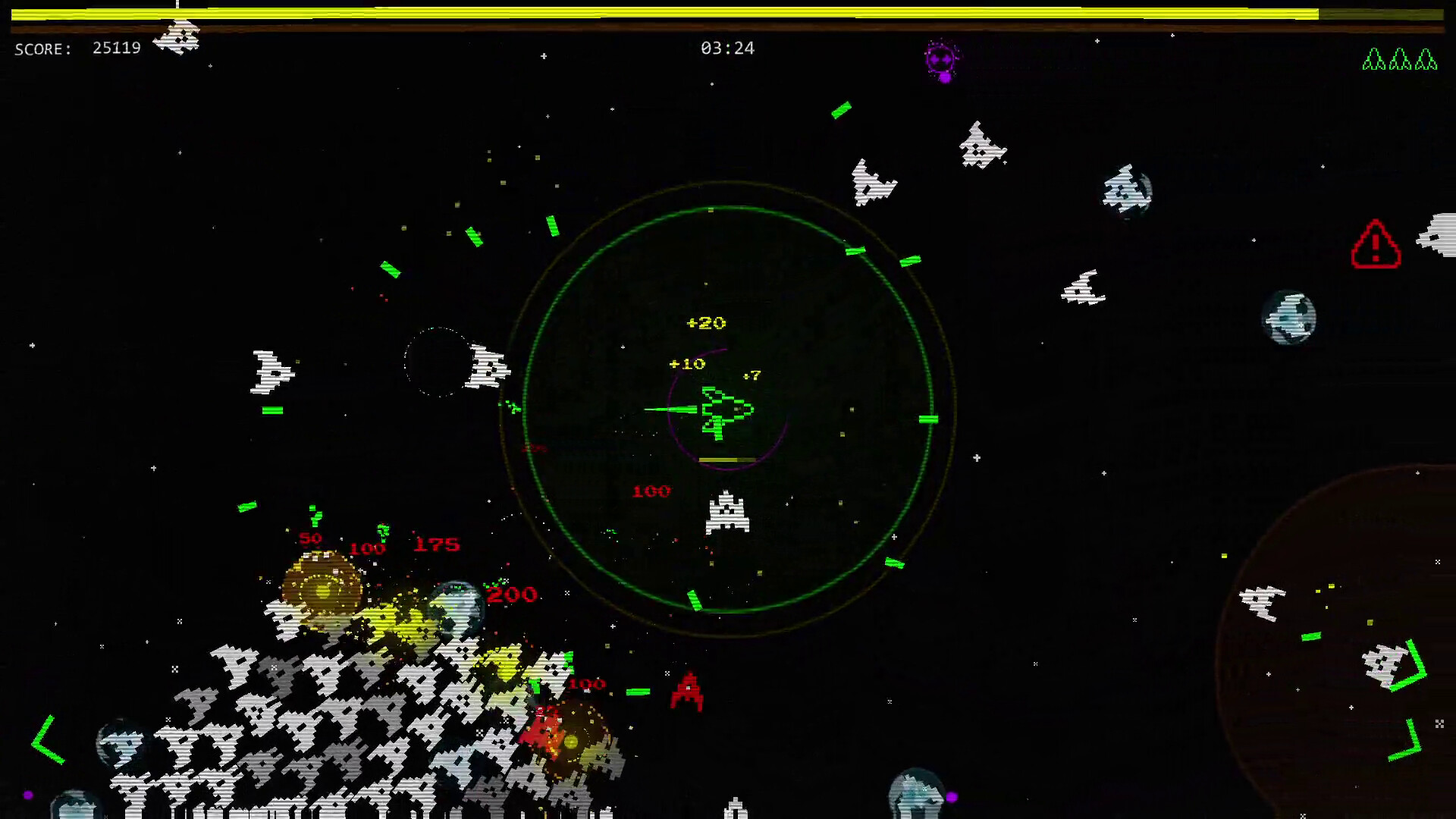1456x819 pixels.
Task: Click the 03:24 timer at top center
Action: [x=729, y=48]
